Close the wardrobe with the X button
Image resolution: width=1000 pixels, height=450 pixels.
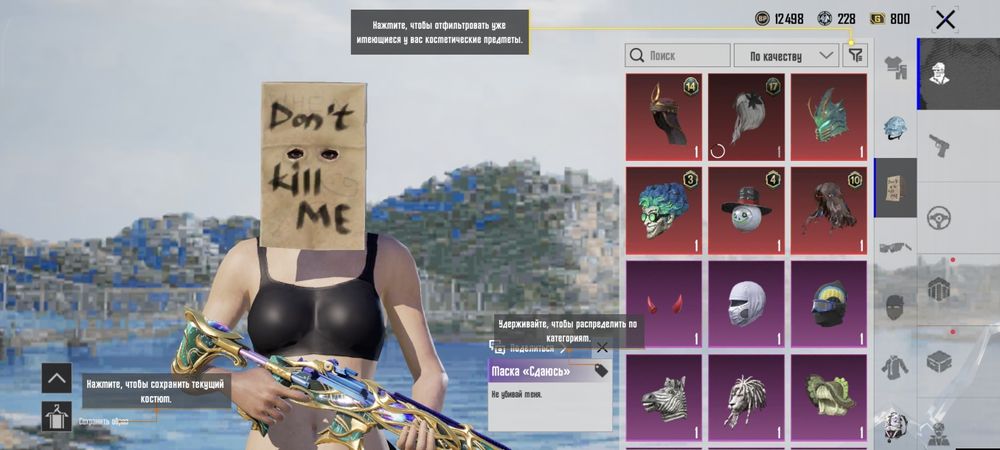pyautogui.click(x=945, y=19)
